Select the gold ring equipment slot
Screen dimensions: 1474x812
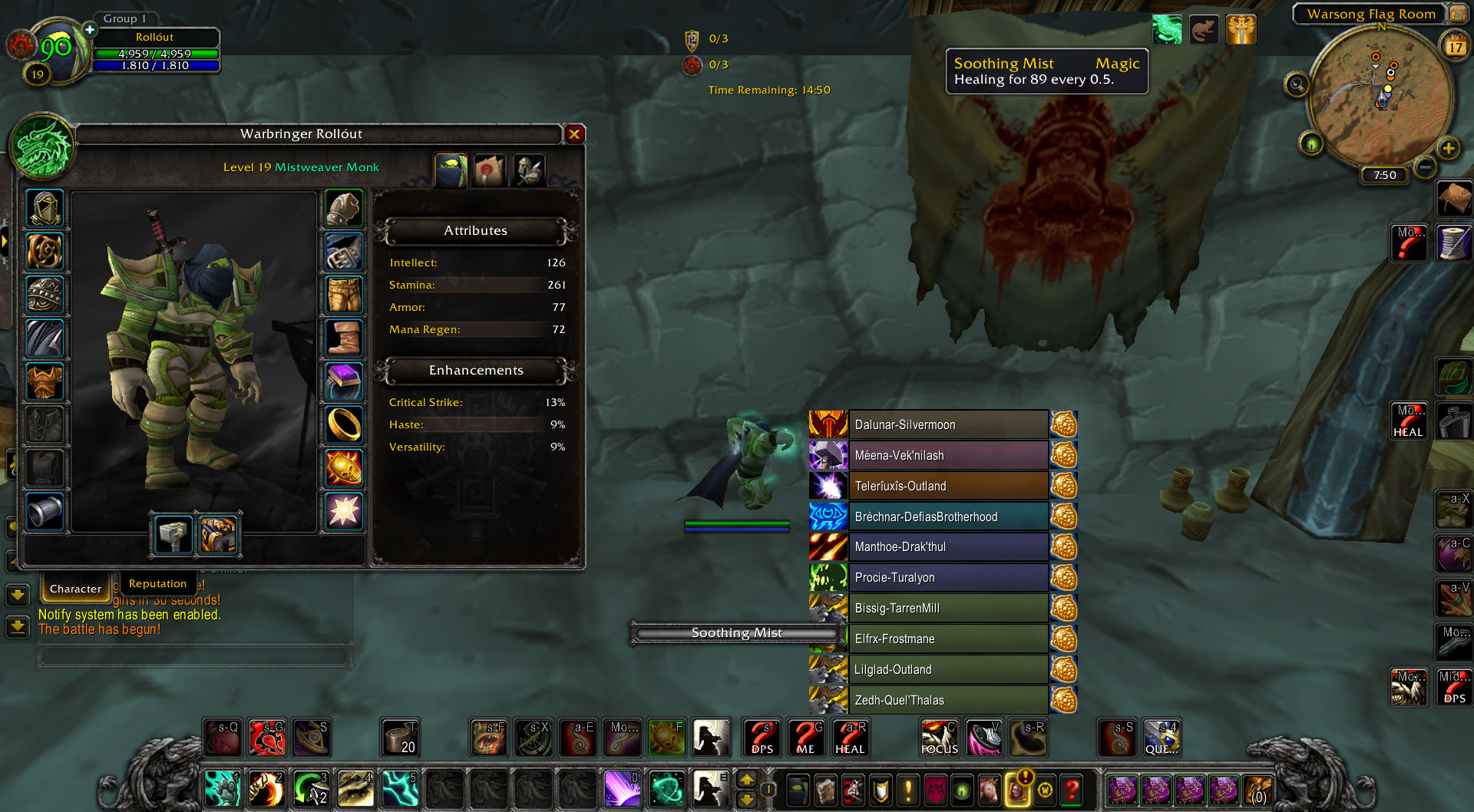pyautogui.click(x=344, y=424)
